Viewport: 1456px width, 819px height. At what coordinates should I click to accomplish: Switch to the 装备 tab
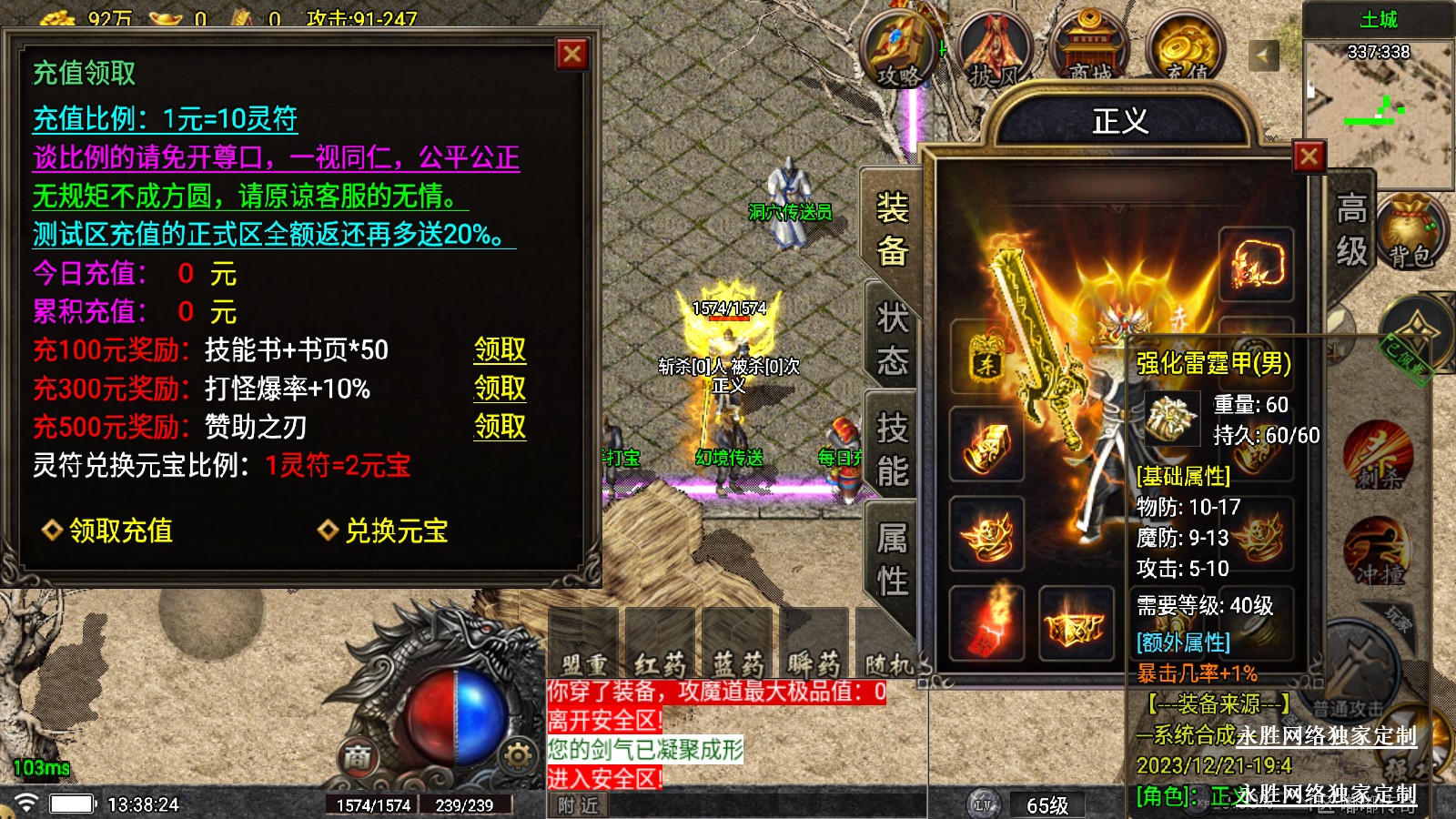coord(892,229)
